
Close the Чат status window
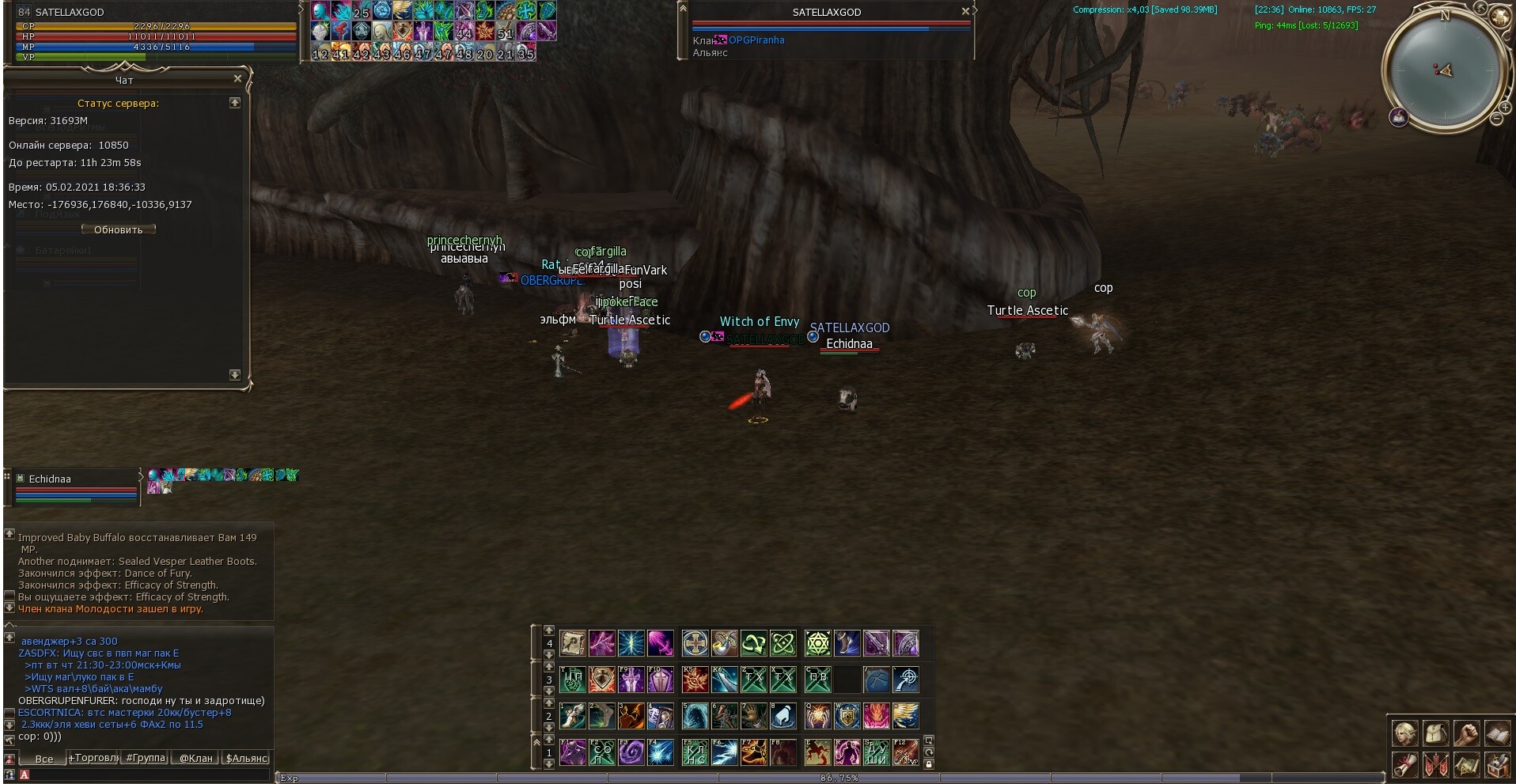coord(237,79)
